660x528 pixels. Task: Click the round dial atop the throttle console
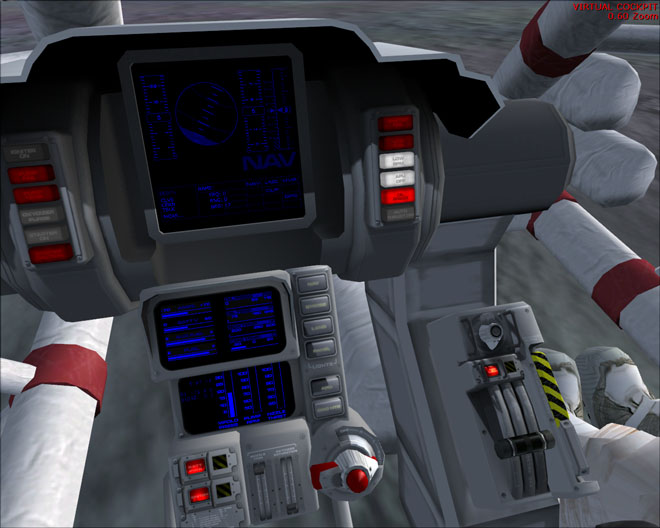coord(486,333)
